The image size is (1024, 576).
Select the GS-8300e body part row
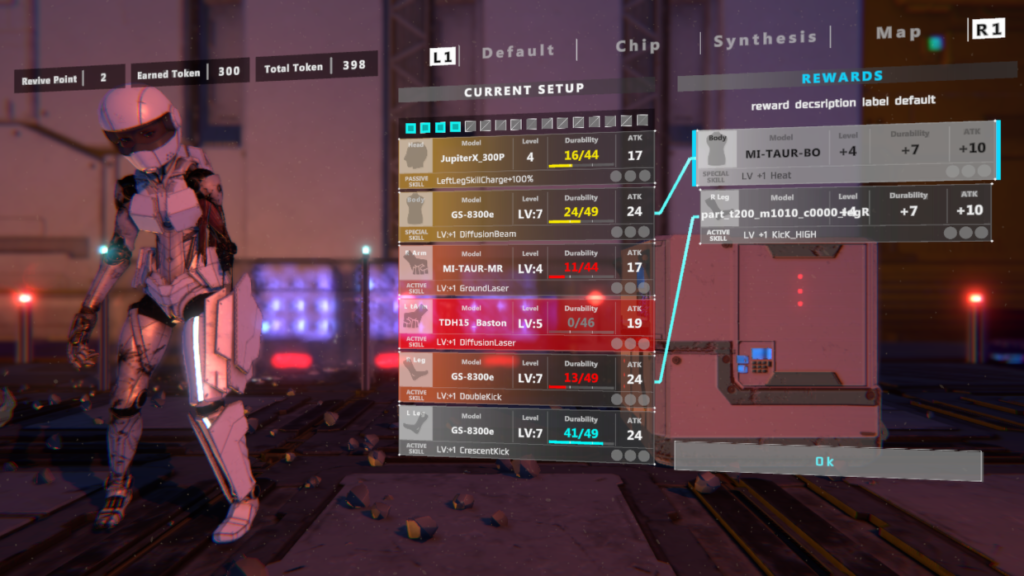click(x=526, y=214)
